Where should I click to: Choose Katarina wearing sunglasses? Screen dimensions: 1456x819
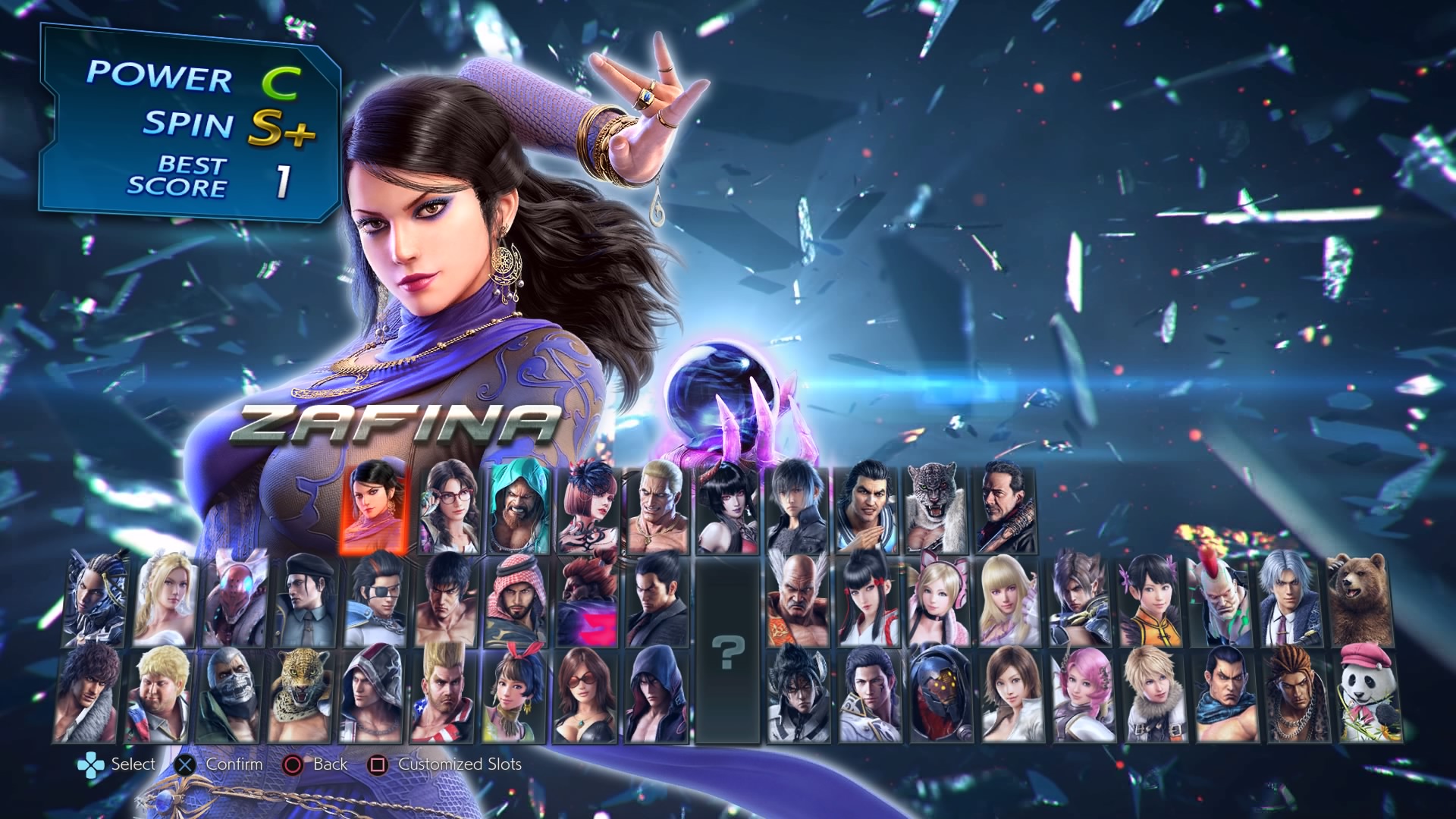pyautogui.click(x=585, y=695)
